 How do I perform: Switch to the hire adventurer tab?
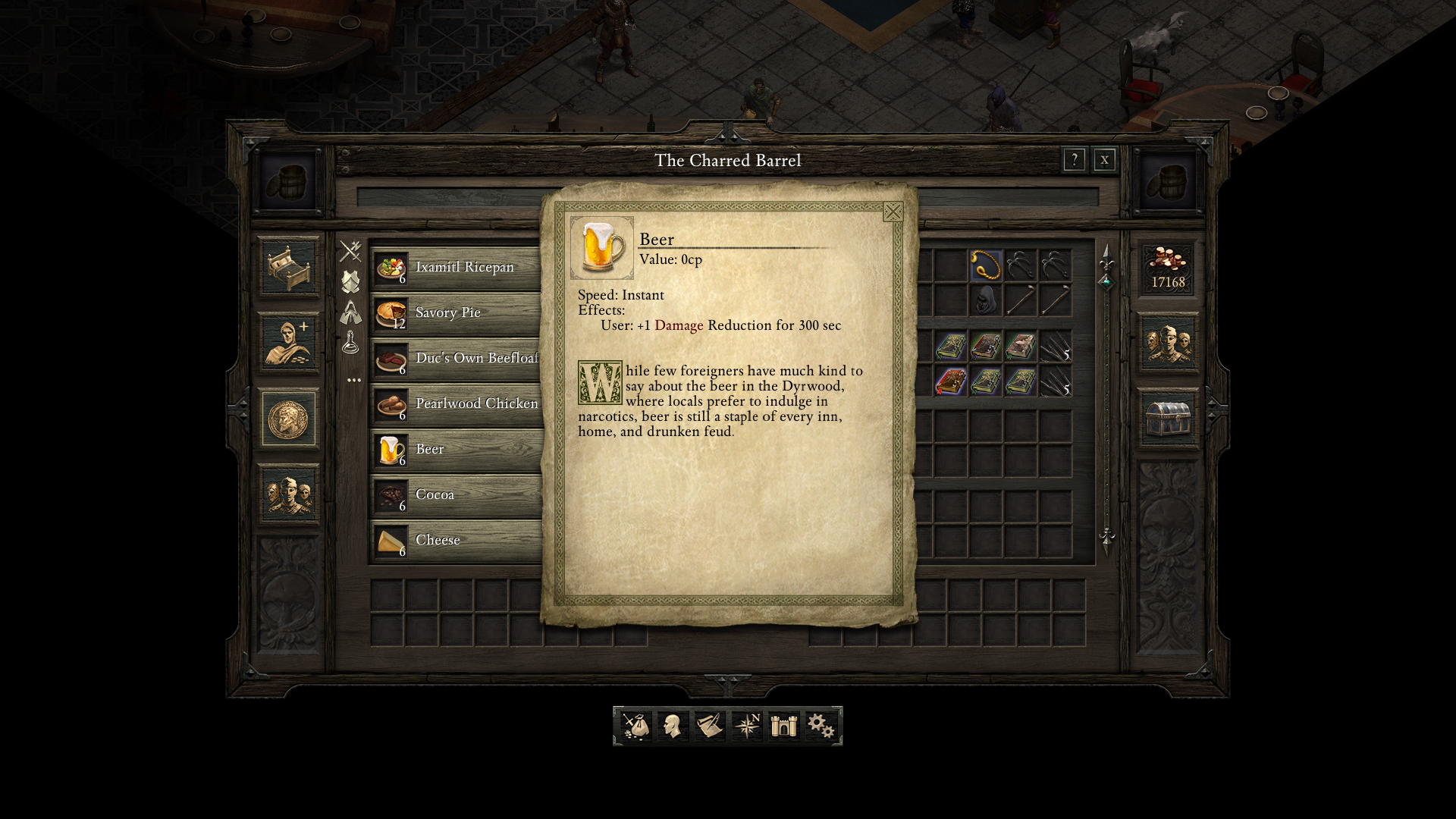point(288,343)
